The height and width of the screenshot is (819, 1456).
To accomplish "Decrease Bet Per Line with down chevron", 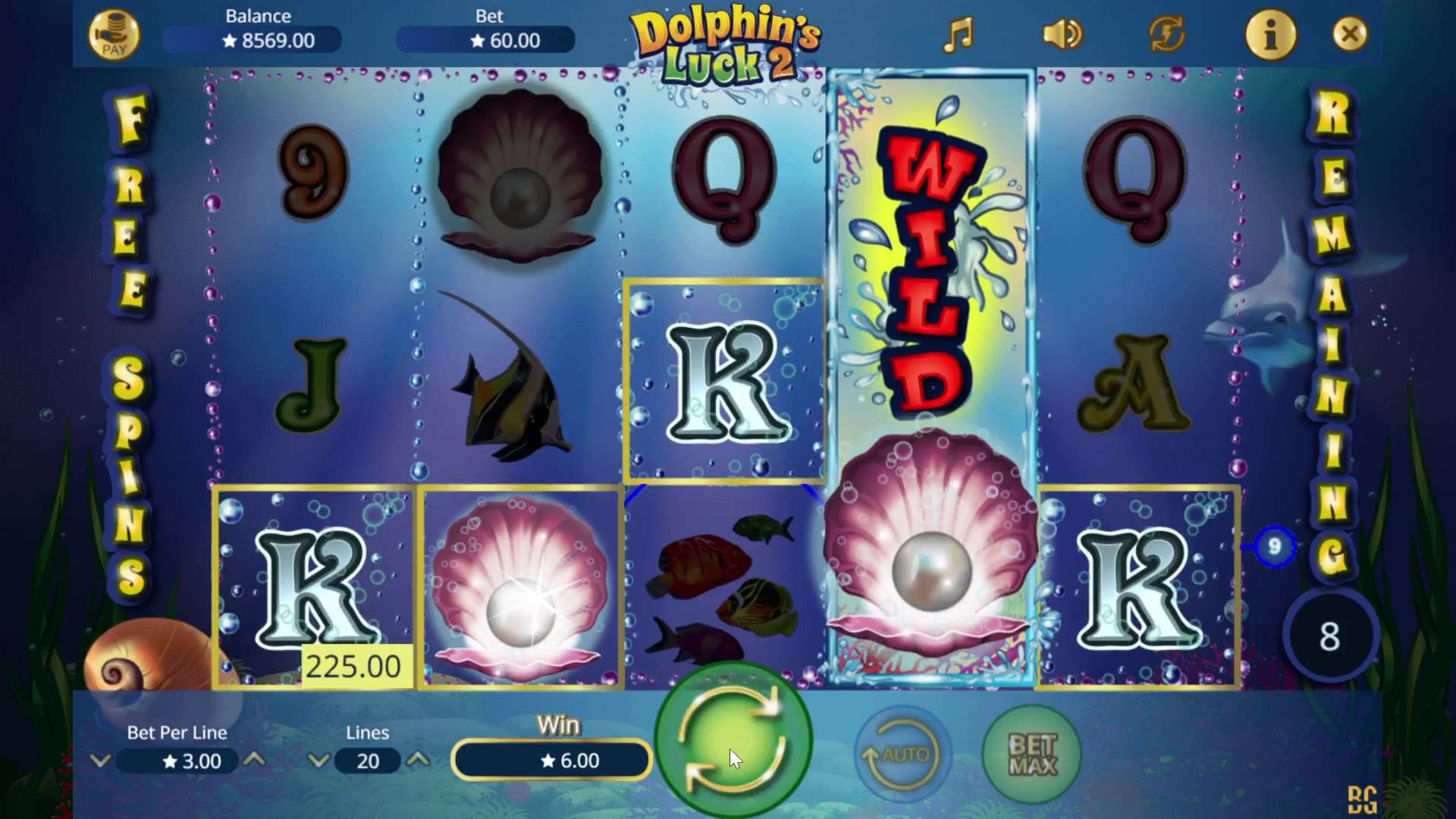I will pyautogui.click(x=99, y=761).
